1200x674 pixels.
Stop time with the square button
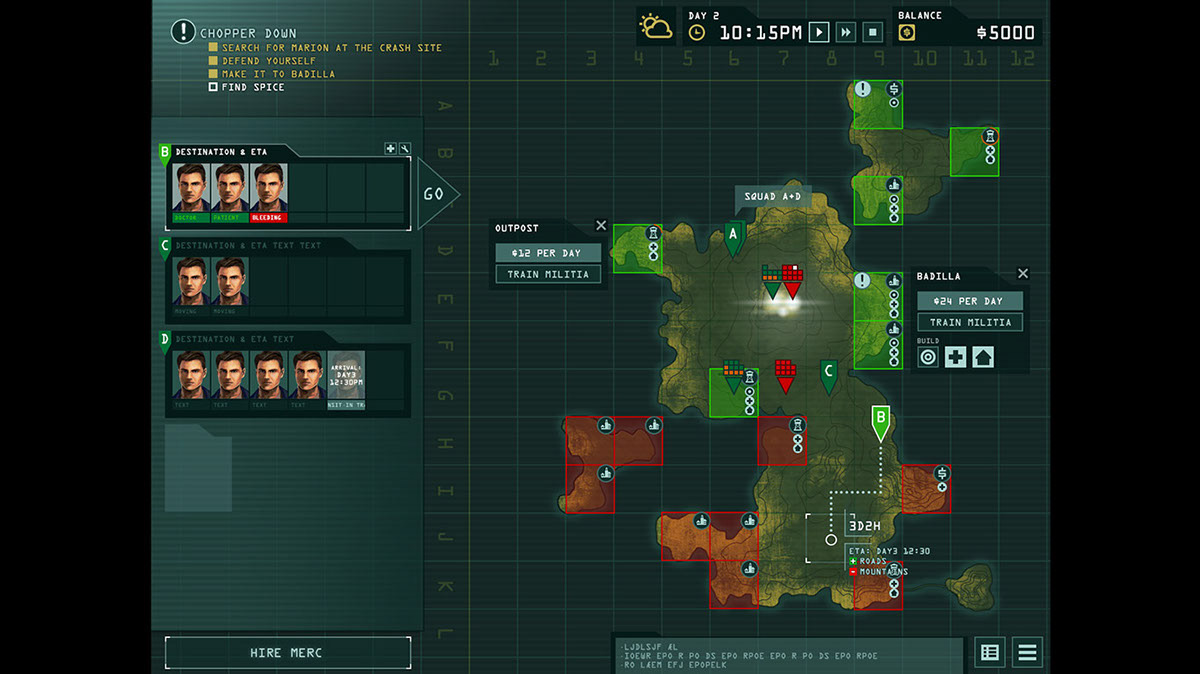872,32
